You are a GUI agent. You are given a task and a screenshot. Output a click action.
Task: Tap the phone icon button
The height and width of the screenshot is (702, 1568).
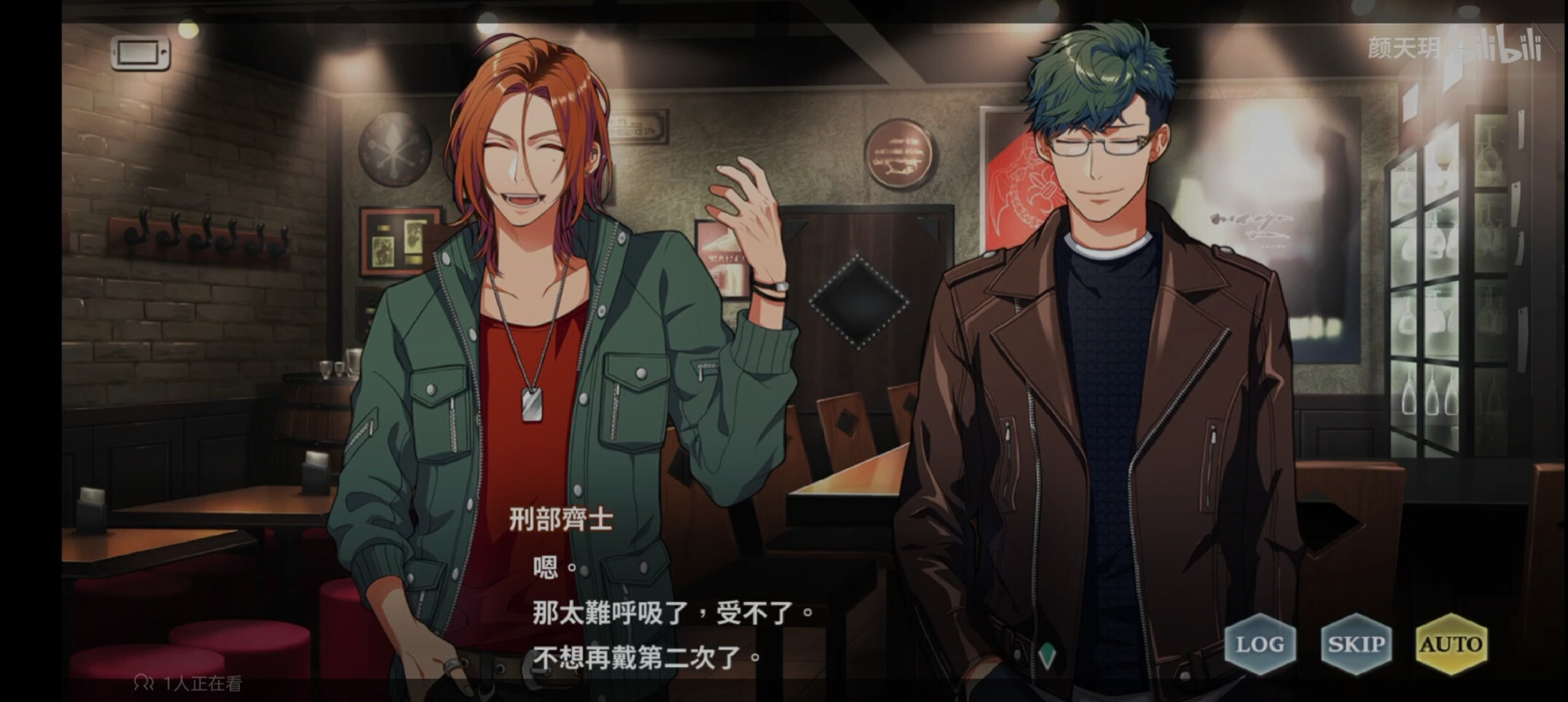click(x=141, y=53)
